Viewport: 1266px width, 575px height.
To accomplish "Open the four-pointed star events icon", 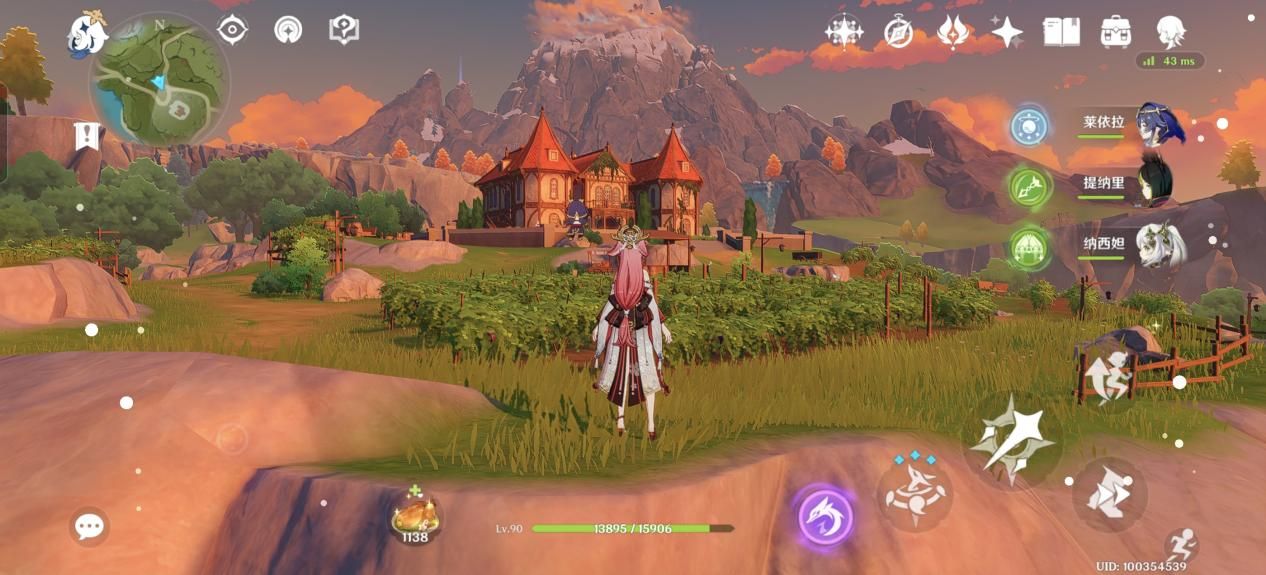I will (x=844, y=32).
